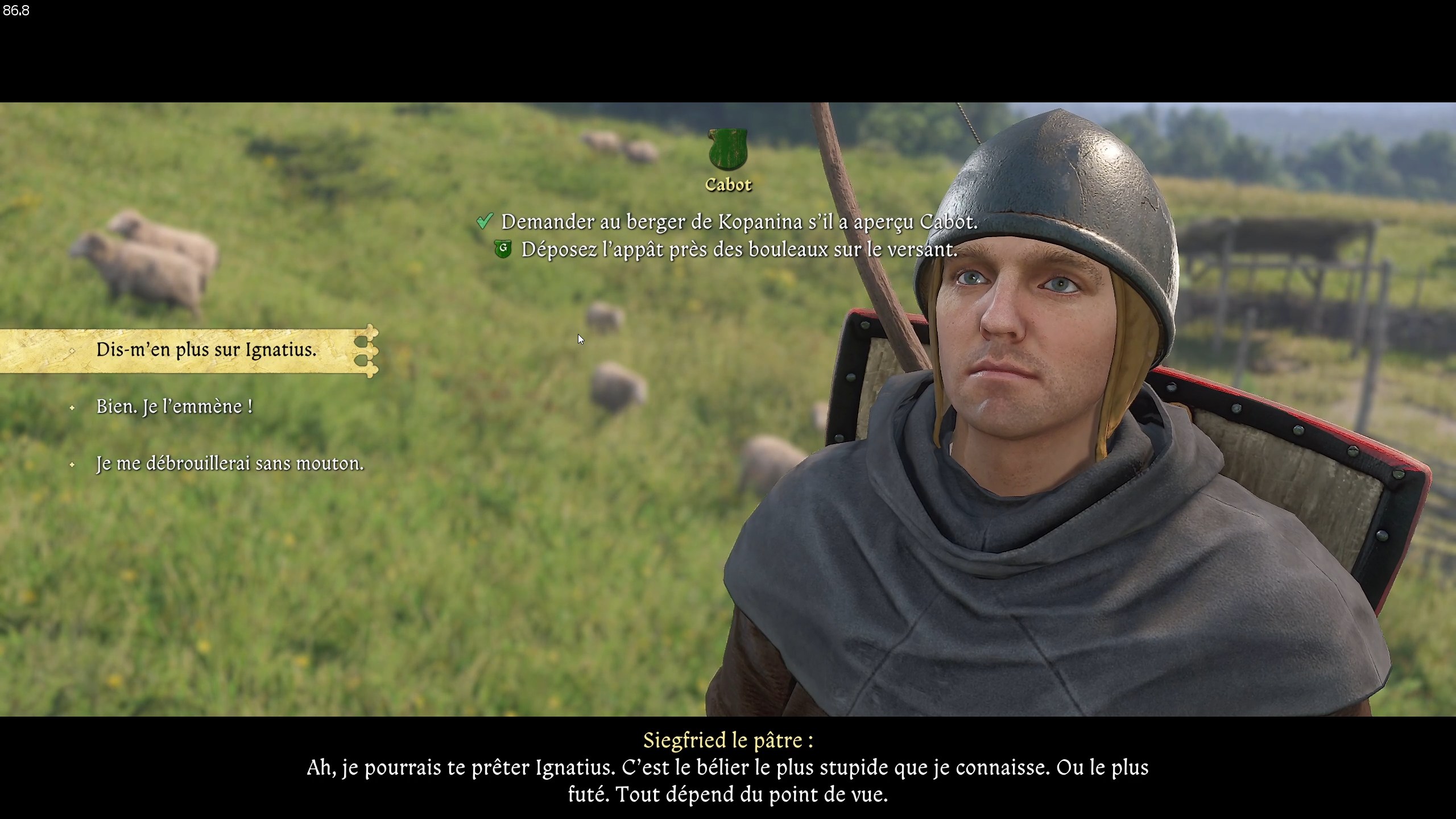Click the quest title "Cabot"

coord(729,184)
